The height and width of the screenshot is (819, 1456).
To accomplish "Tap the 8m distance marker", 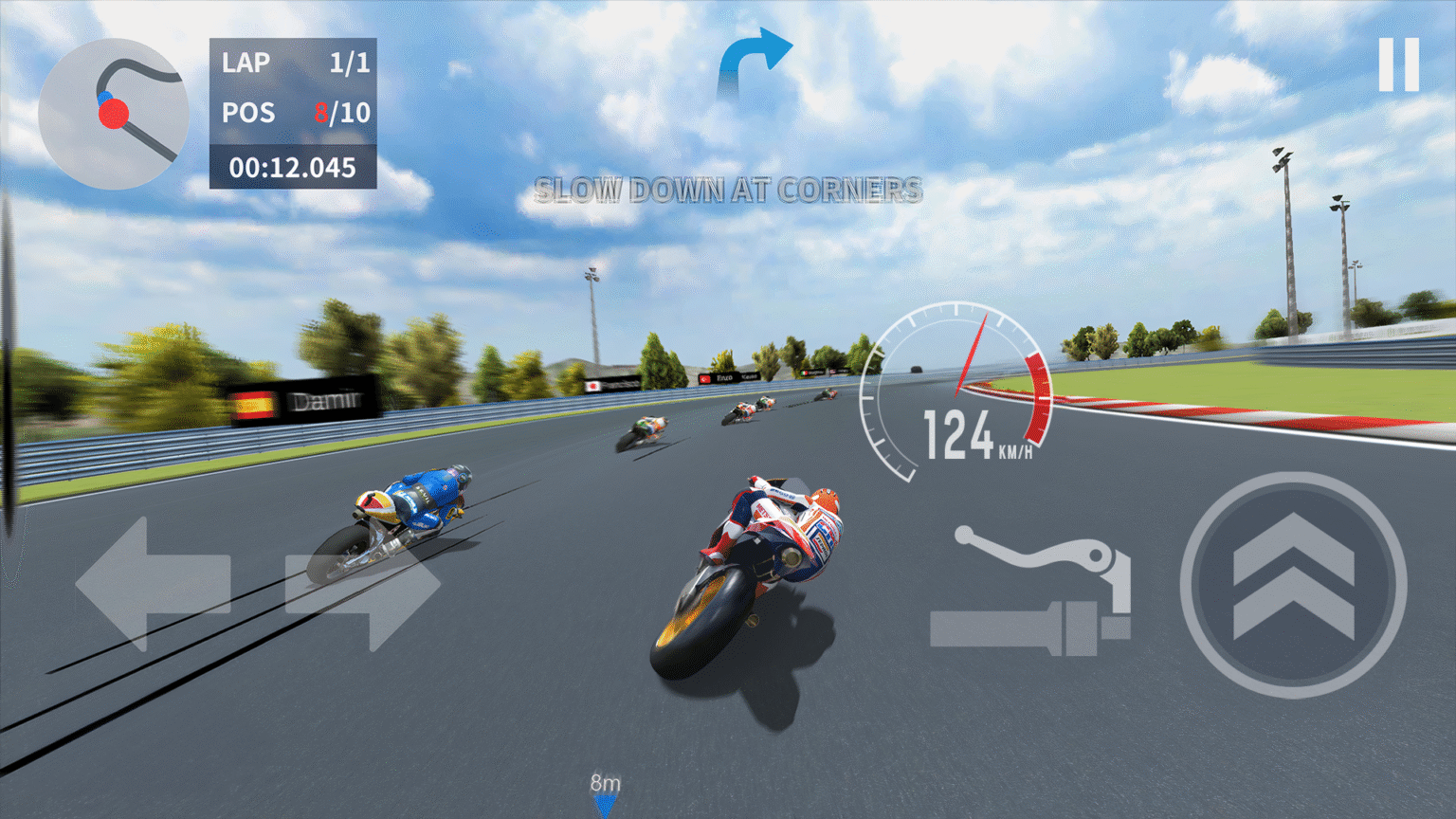I will pos(604,783).
